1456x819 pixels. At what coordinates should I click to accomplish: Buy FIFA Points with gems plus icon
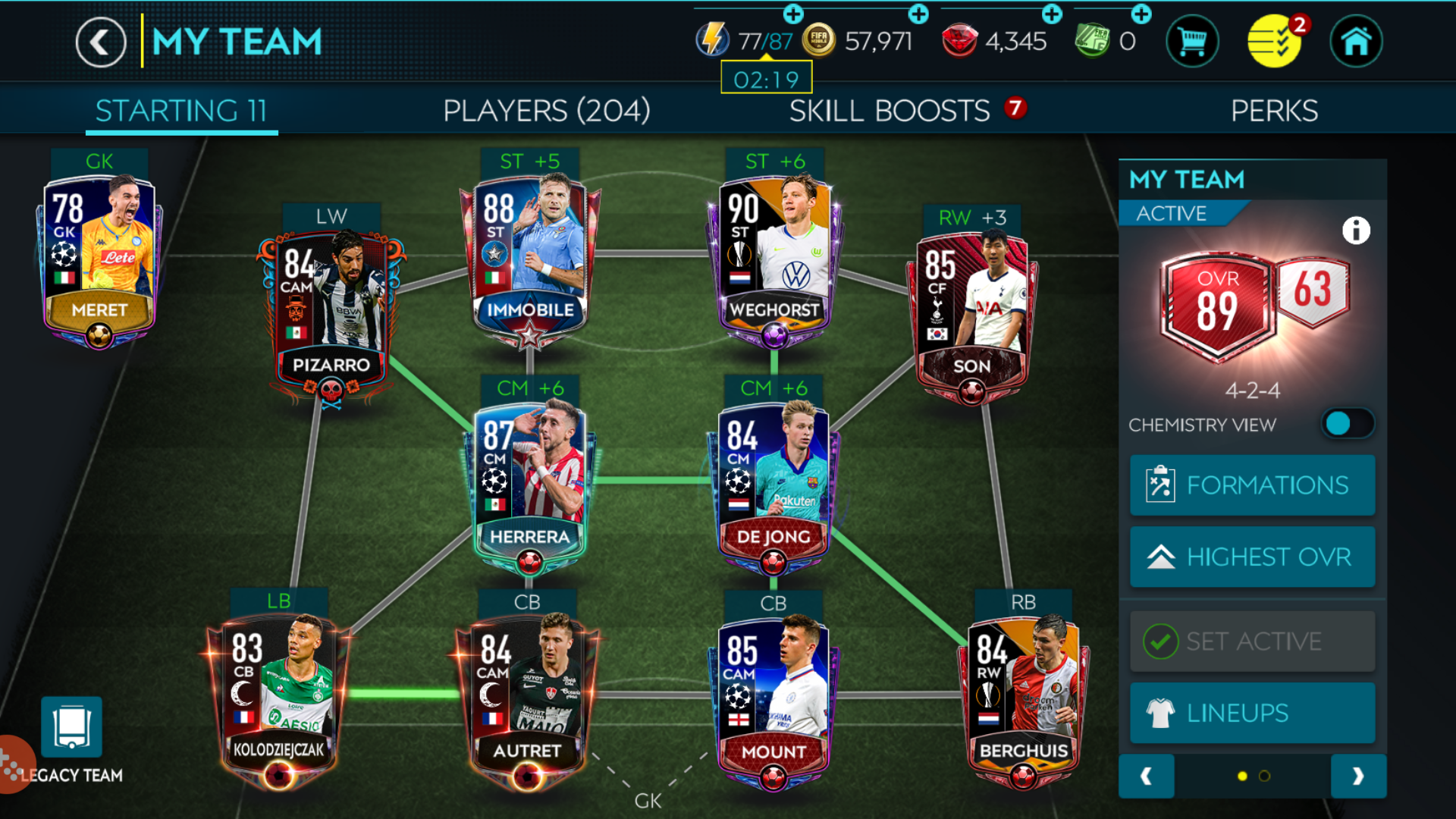(1053, 13)
